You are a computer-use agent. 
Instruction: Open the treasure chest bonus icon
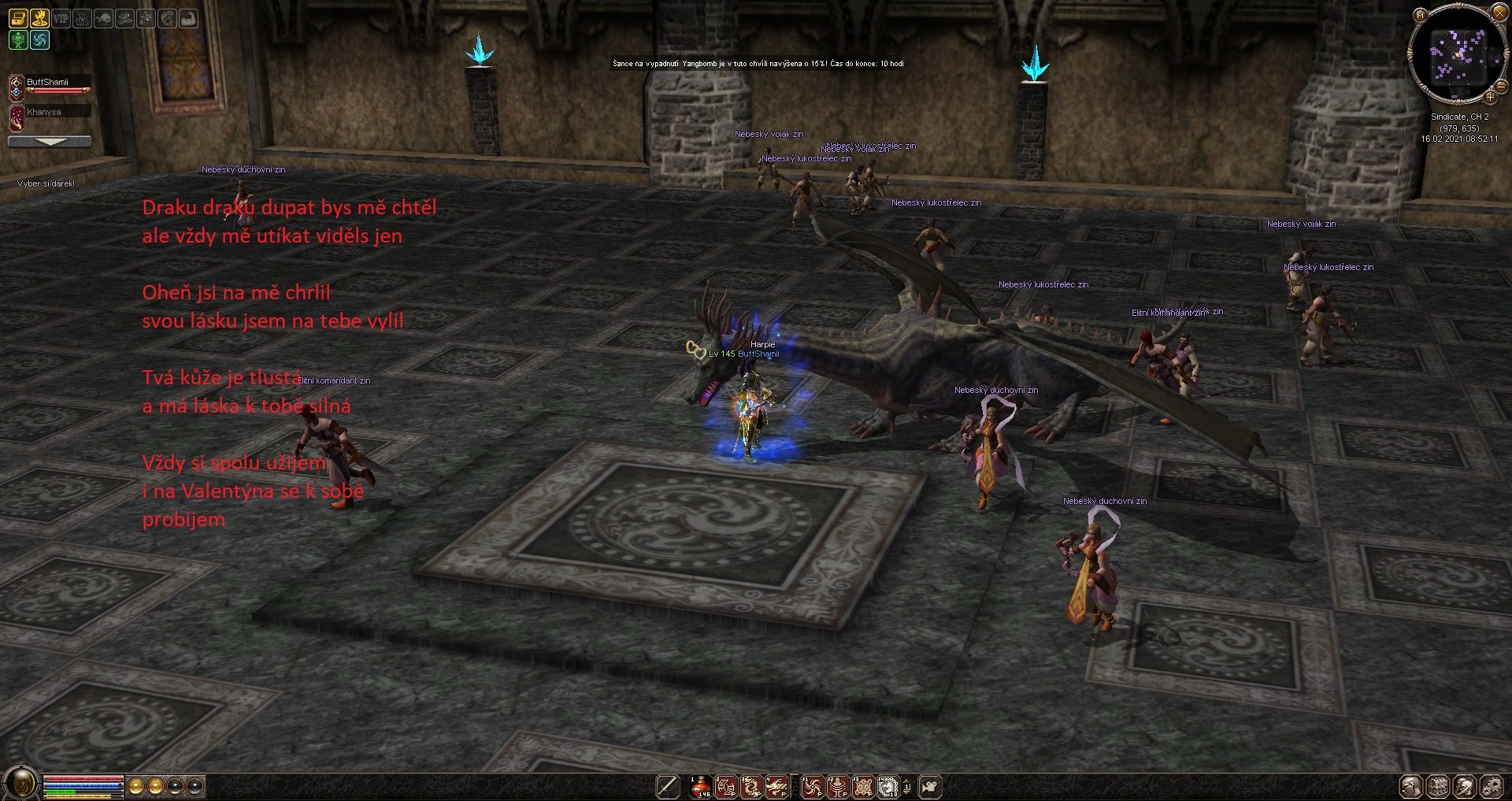pyautogui.click(x=18, y=18)
